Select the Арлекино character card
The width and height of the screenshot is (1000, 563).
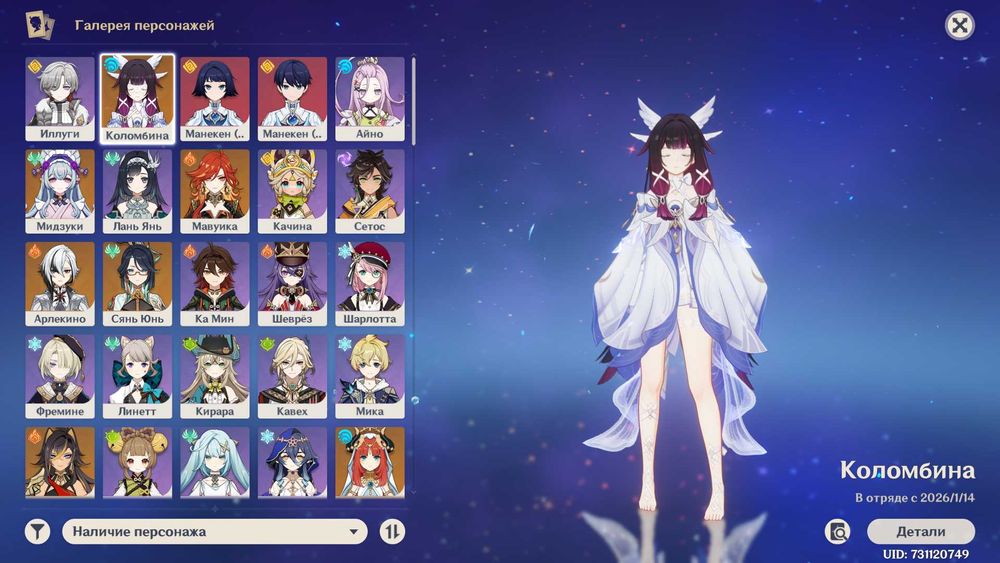(x=60, y=284)
